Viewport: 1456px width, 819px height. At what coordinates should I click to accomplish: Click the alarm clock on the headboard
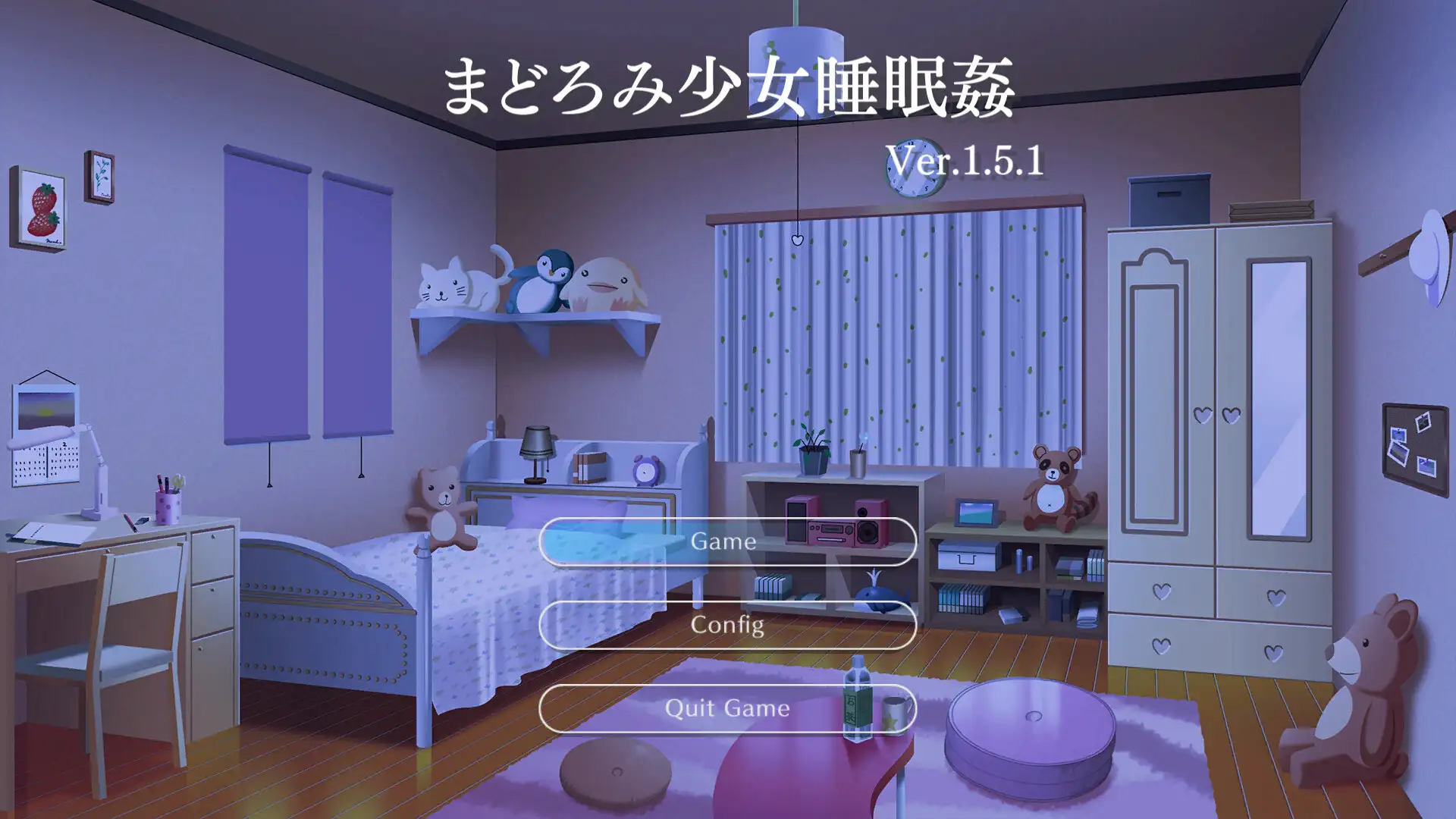[x=644, y=471]
